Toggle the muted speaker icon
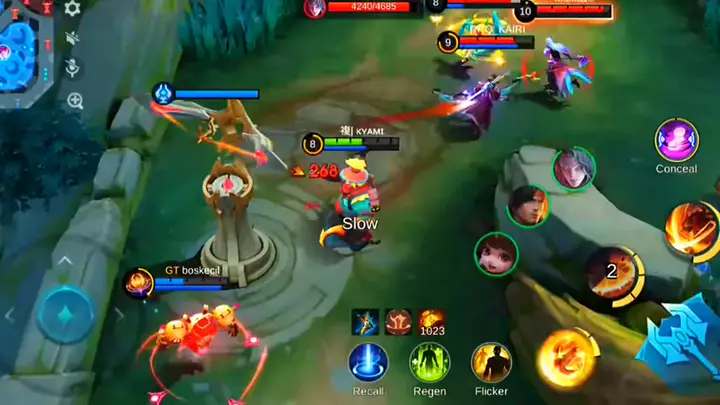This screenshot has width=720, height=405. coord(73,38)
